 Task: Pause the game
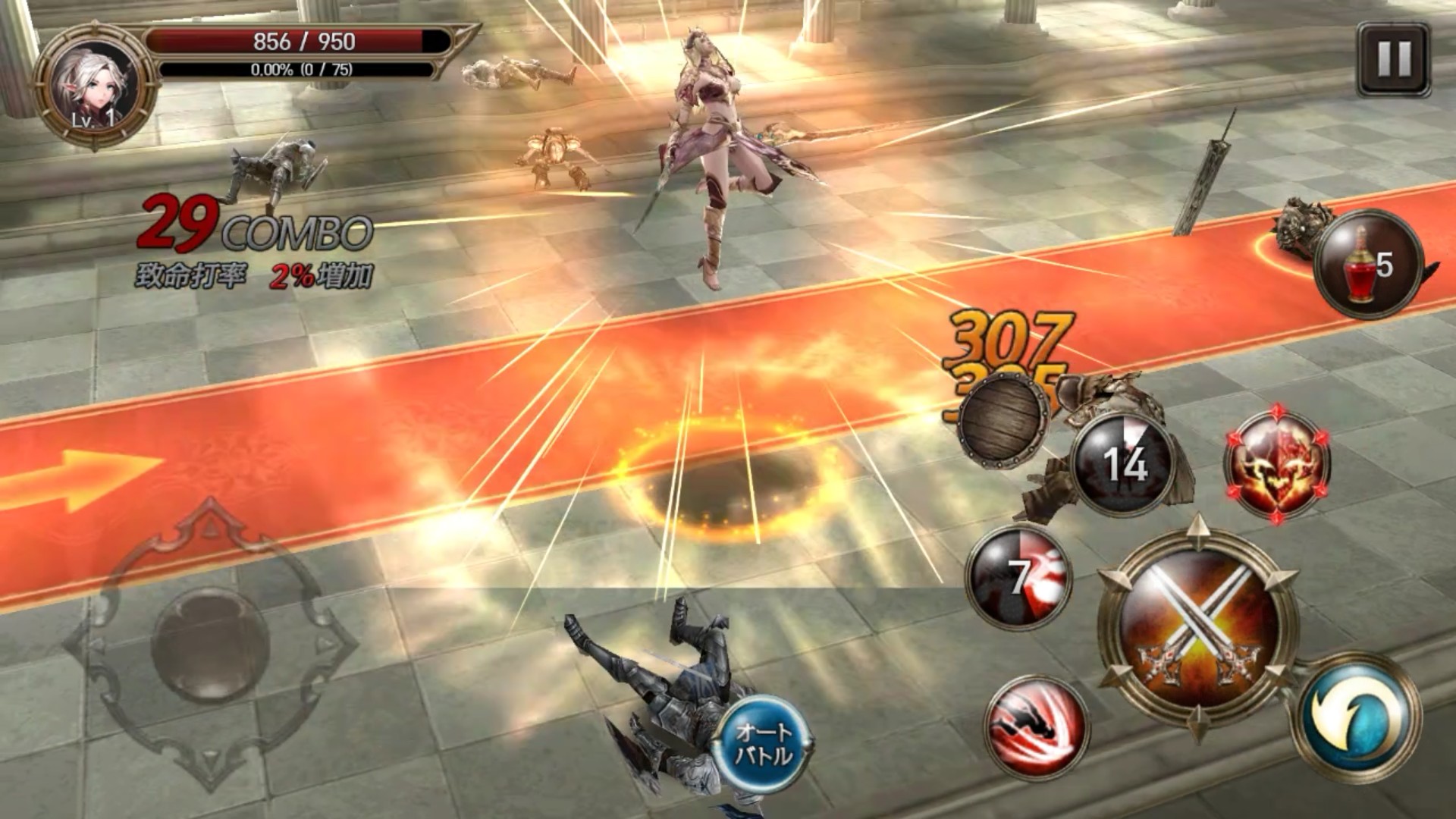1393,59
